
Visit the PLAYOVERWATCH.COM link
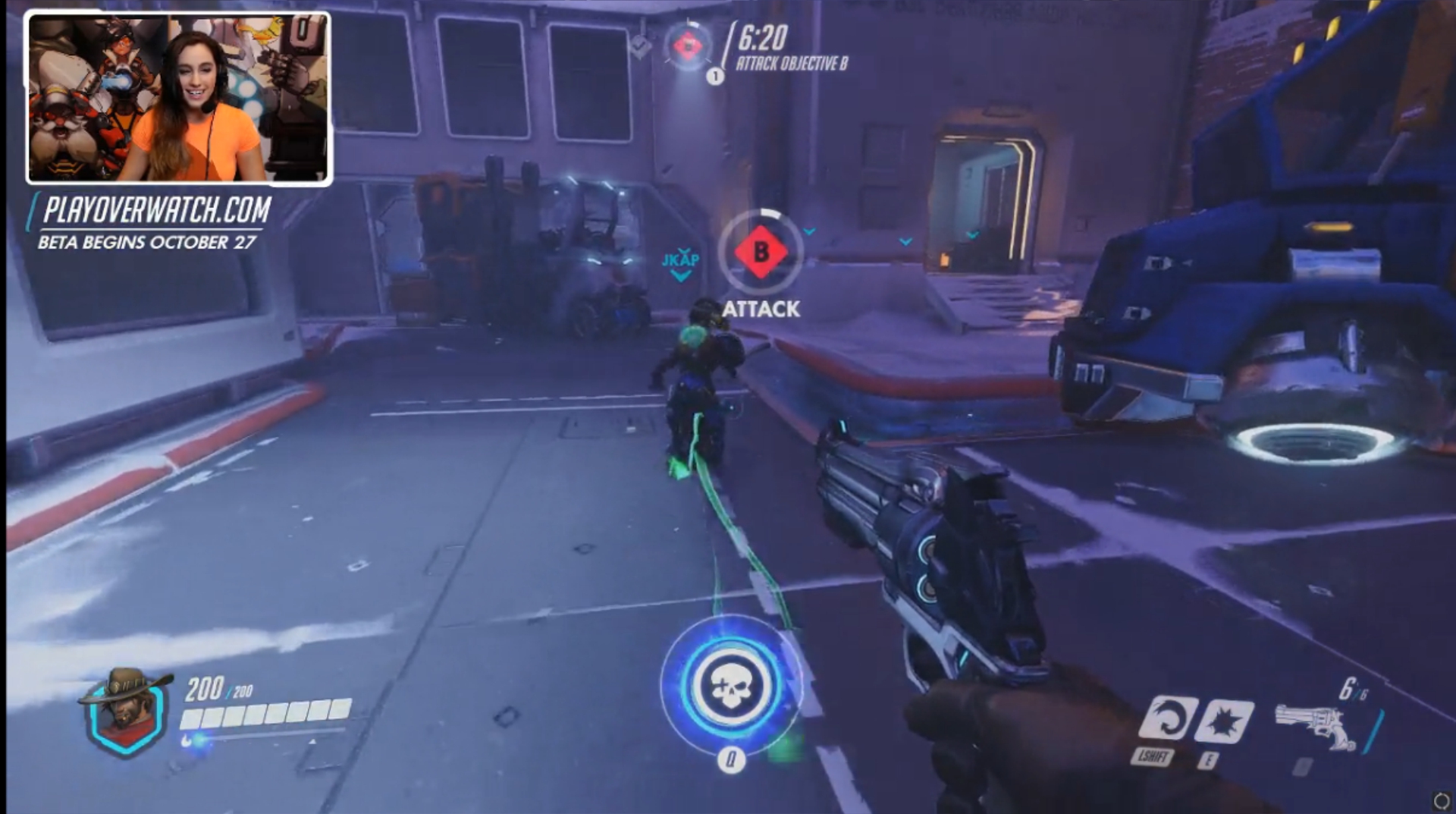[157, 209]
